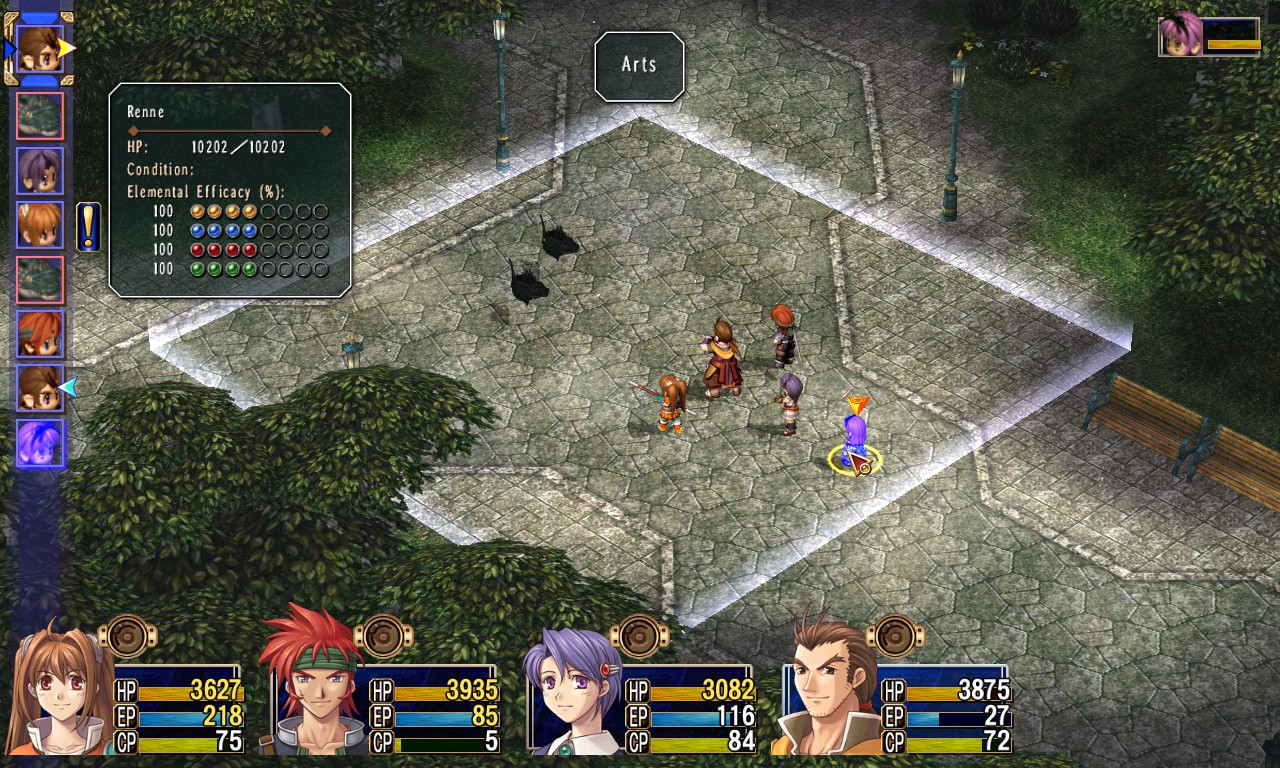Select Estelle's large portrait in the party status bar
Viewport: 1280px width, 768px height.
pos(60,690)
